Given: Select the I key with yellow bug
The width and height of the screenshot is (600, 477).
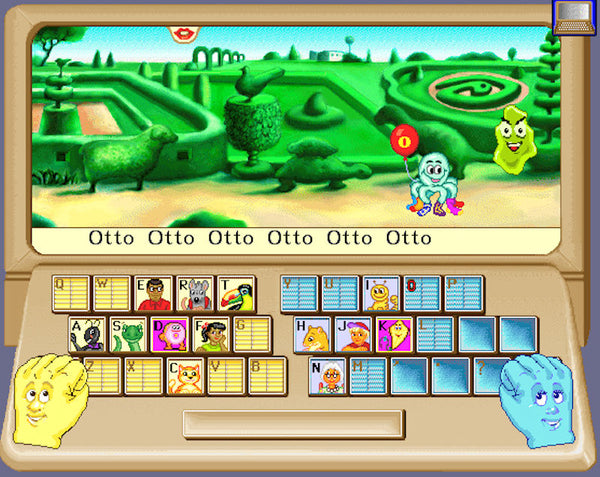Looking at the screenshot, I should coord(381,294).
